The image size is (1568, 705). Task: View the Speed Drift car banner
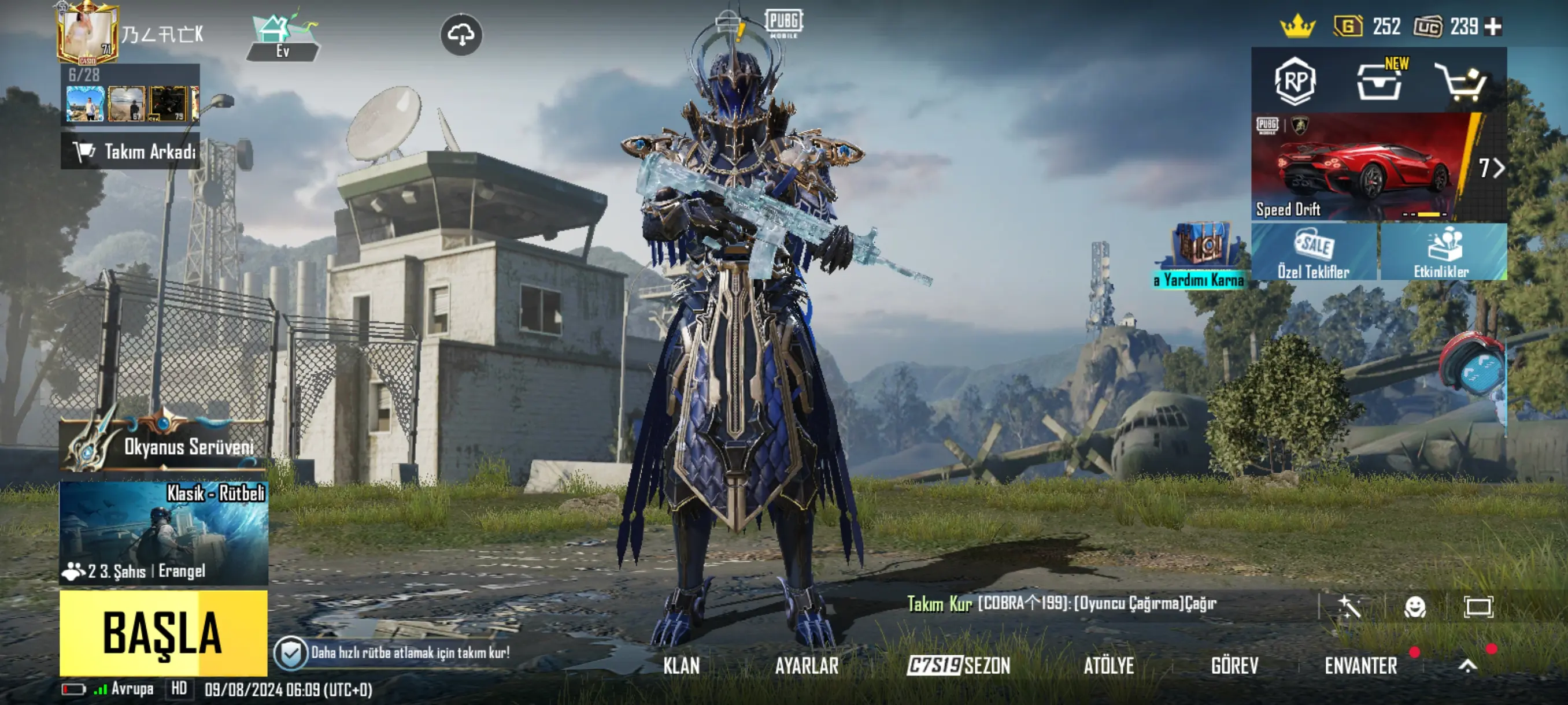pyautogui.click(x=1363, y=167)
